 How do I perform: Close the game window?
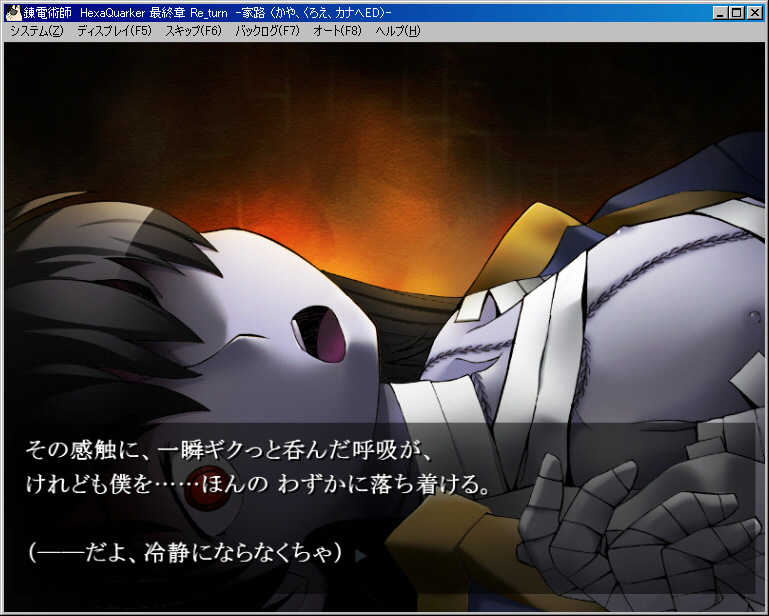click(755, 13)
